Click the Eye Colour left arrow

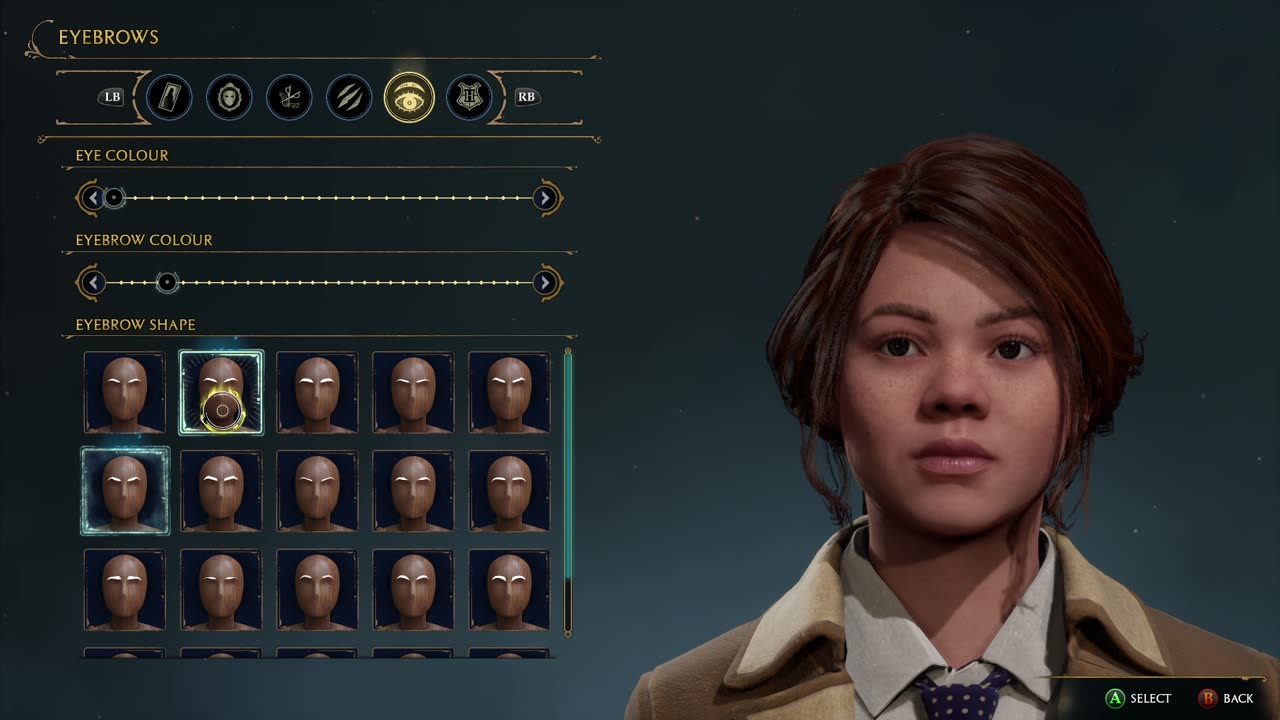point(93,198)
